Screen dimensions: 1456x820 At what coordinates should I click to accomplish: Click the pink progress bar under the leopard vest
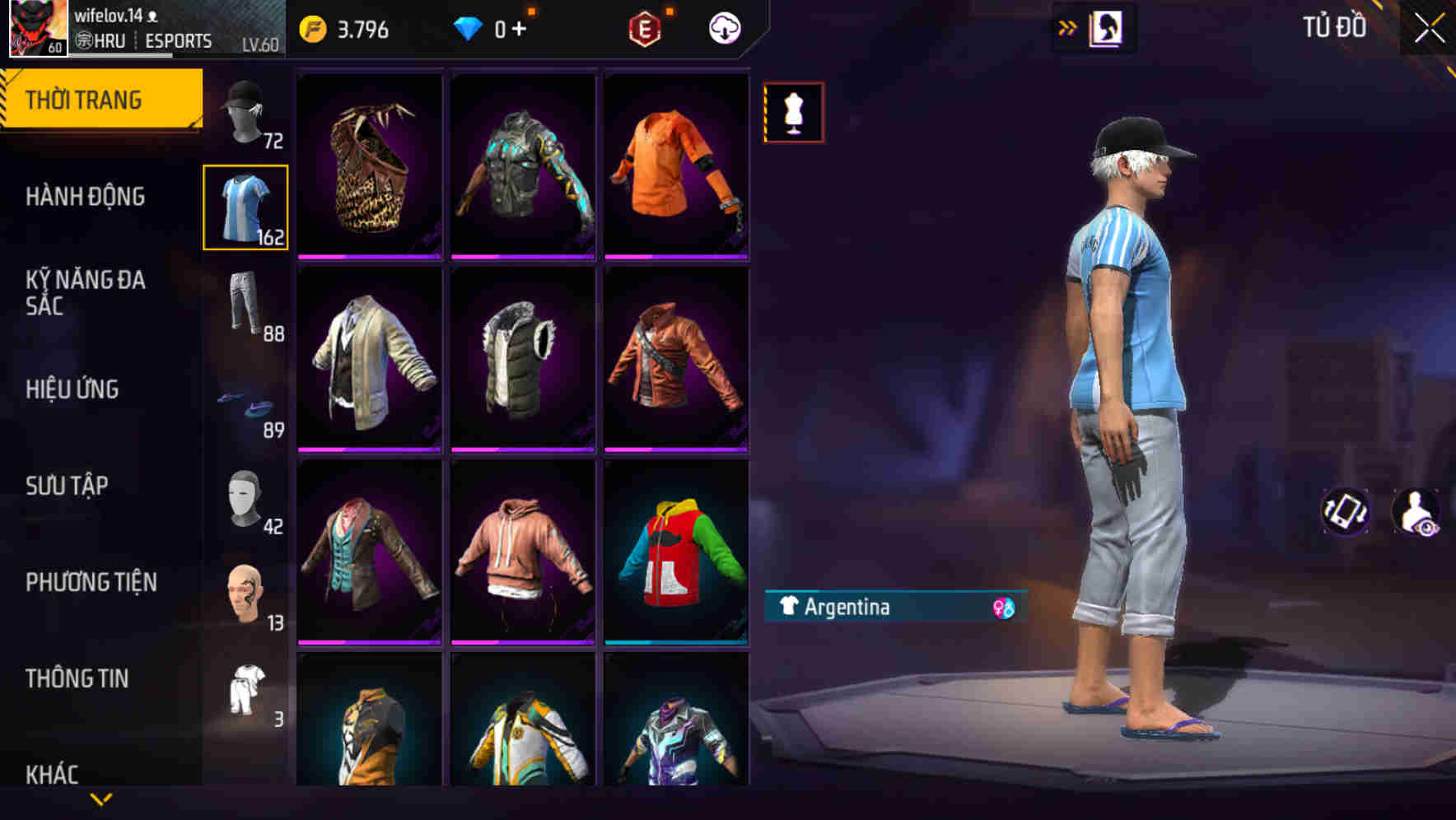pos(368,255)
